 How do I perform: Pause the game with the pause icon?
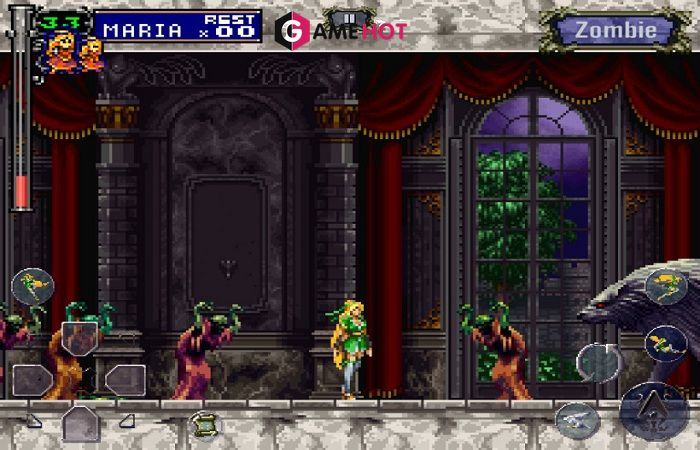(349, 17)
